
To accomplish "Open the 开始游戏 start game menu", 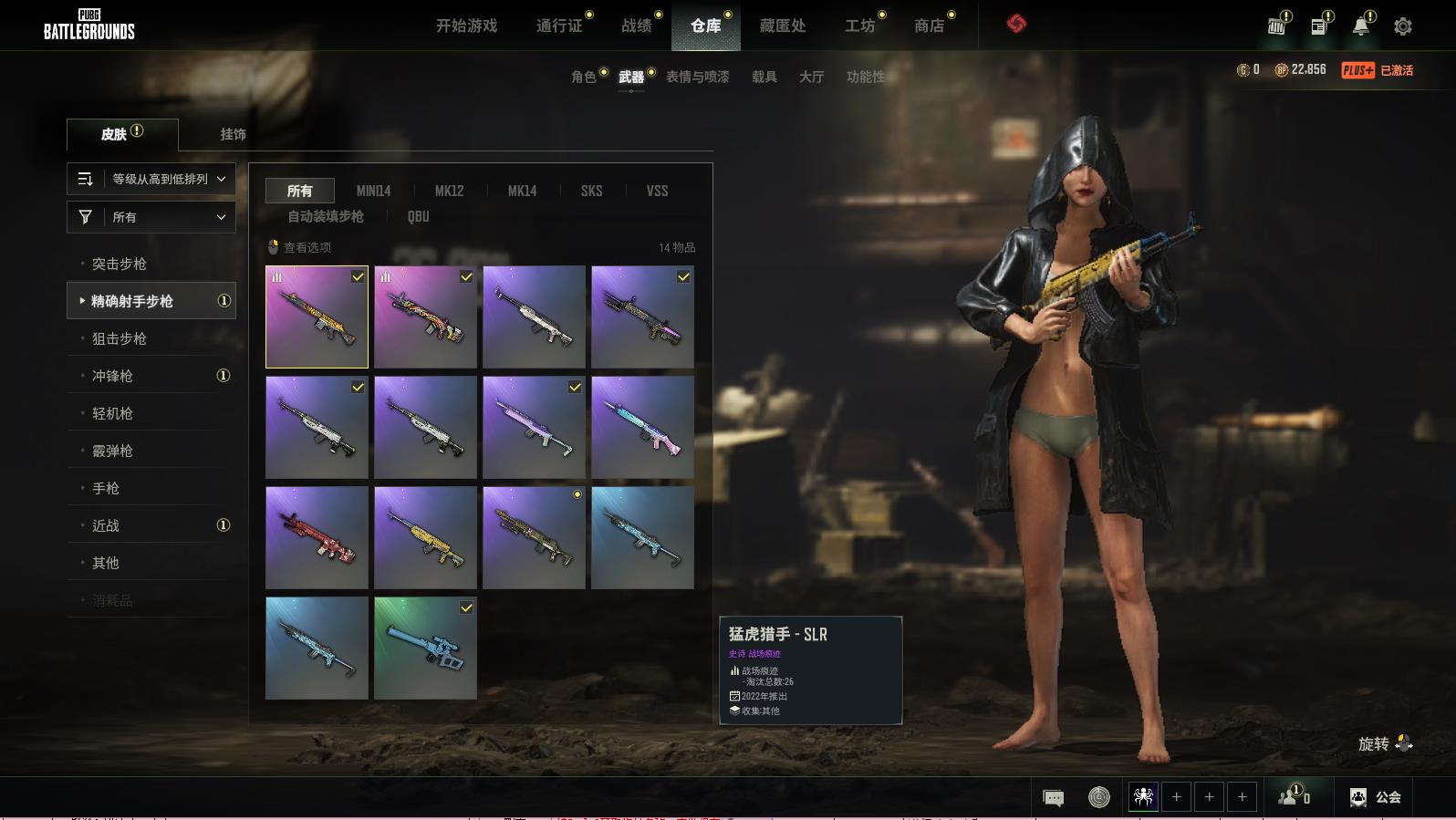I will coord(466,26).
